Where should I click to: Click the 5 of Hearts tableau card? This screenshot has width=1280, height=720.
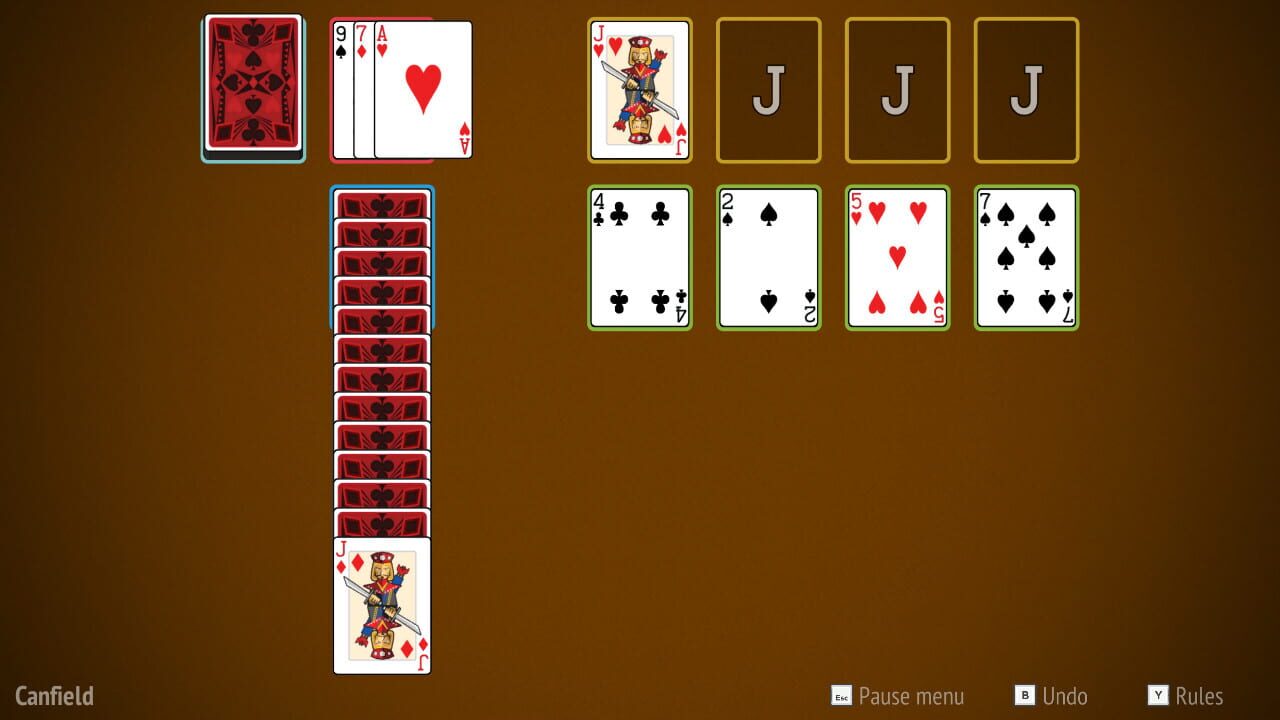(897, 256)
